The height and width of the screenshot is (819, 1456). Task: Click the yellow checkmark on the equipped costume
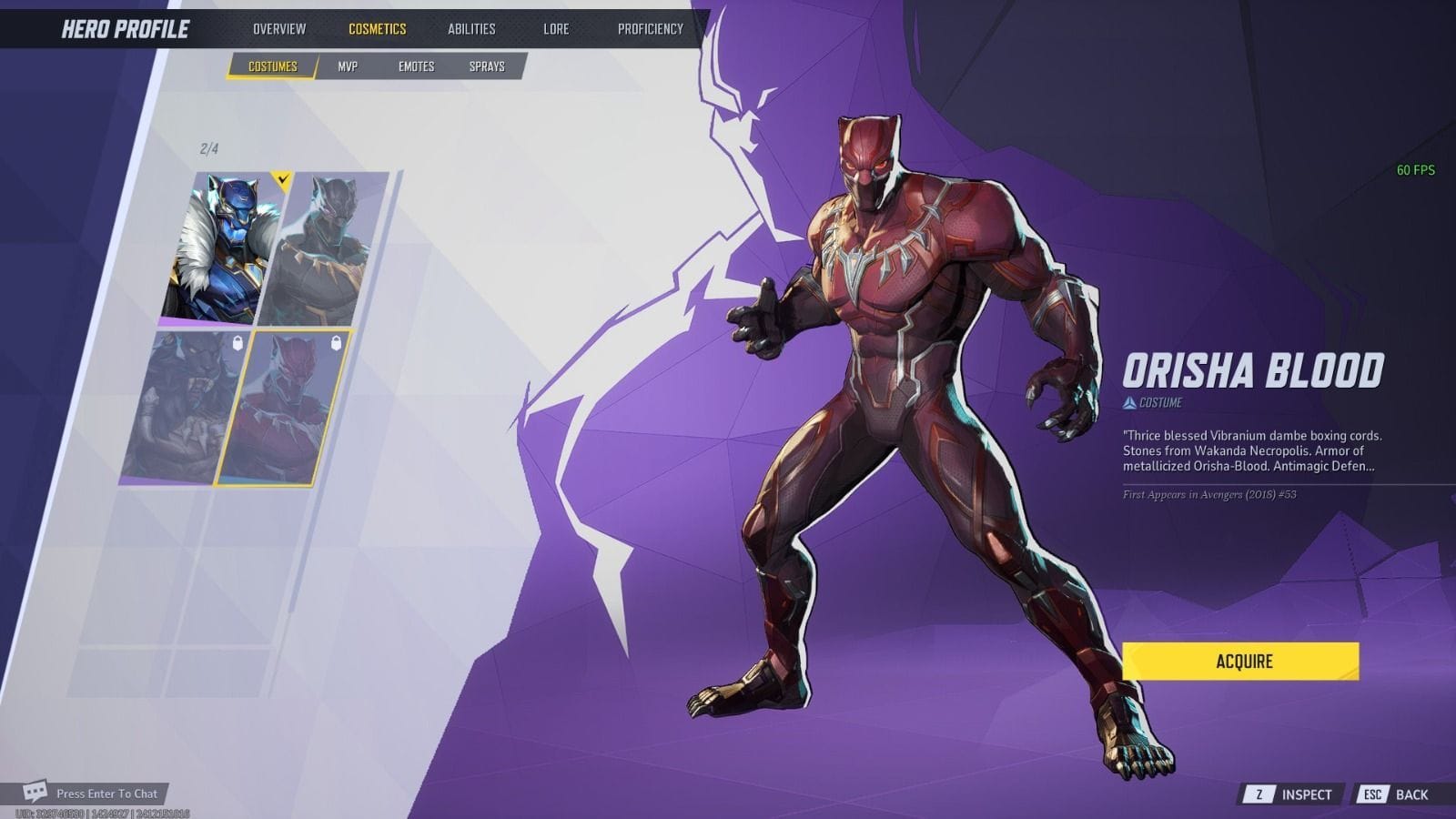tap(283, 178)
